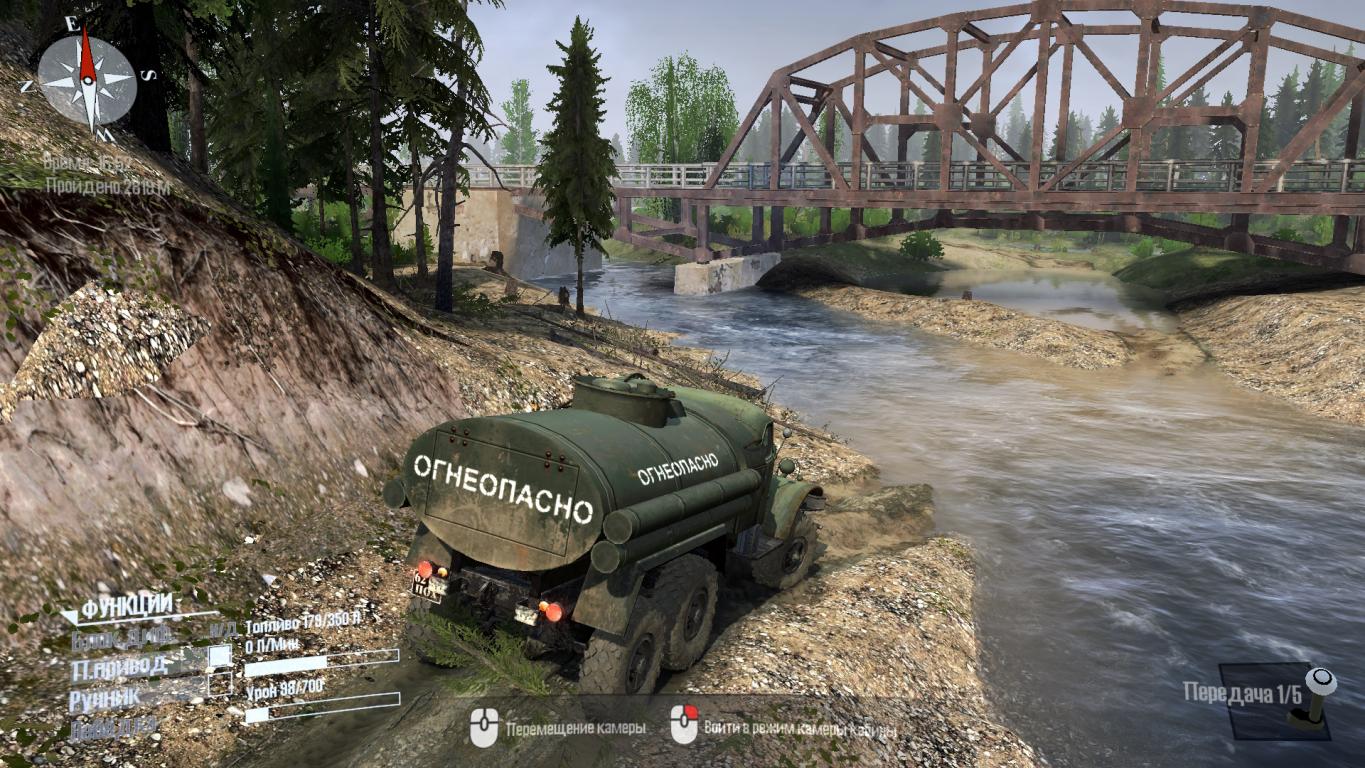Toggle the П.привод all-wheel drive checkbox

pyautogui.click(x=219, y=657)
